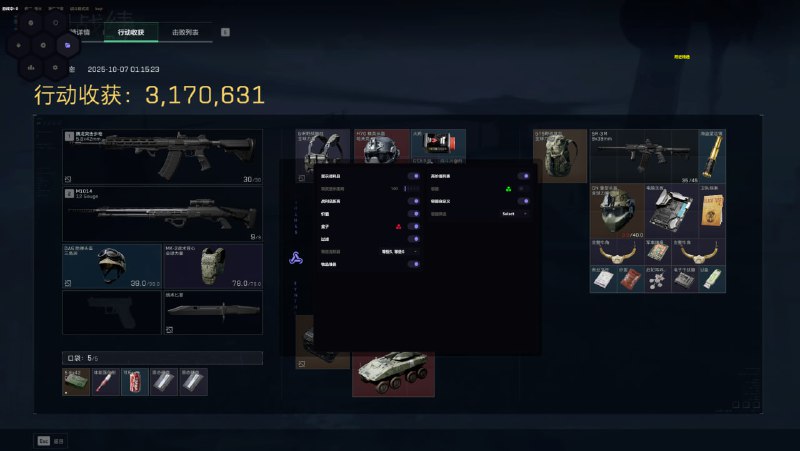This screenshot has width=800, height=451.
Task: Select the assault rifle in weapon slot one
Action: 162,156
